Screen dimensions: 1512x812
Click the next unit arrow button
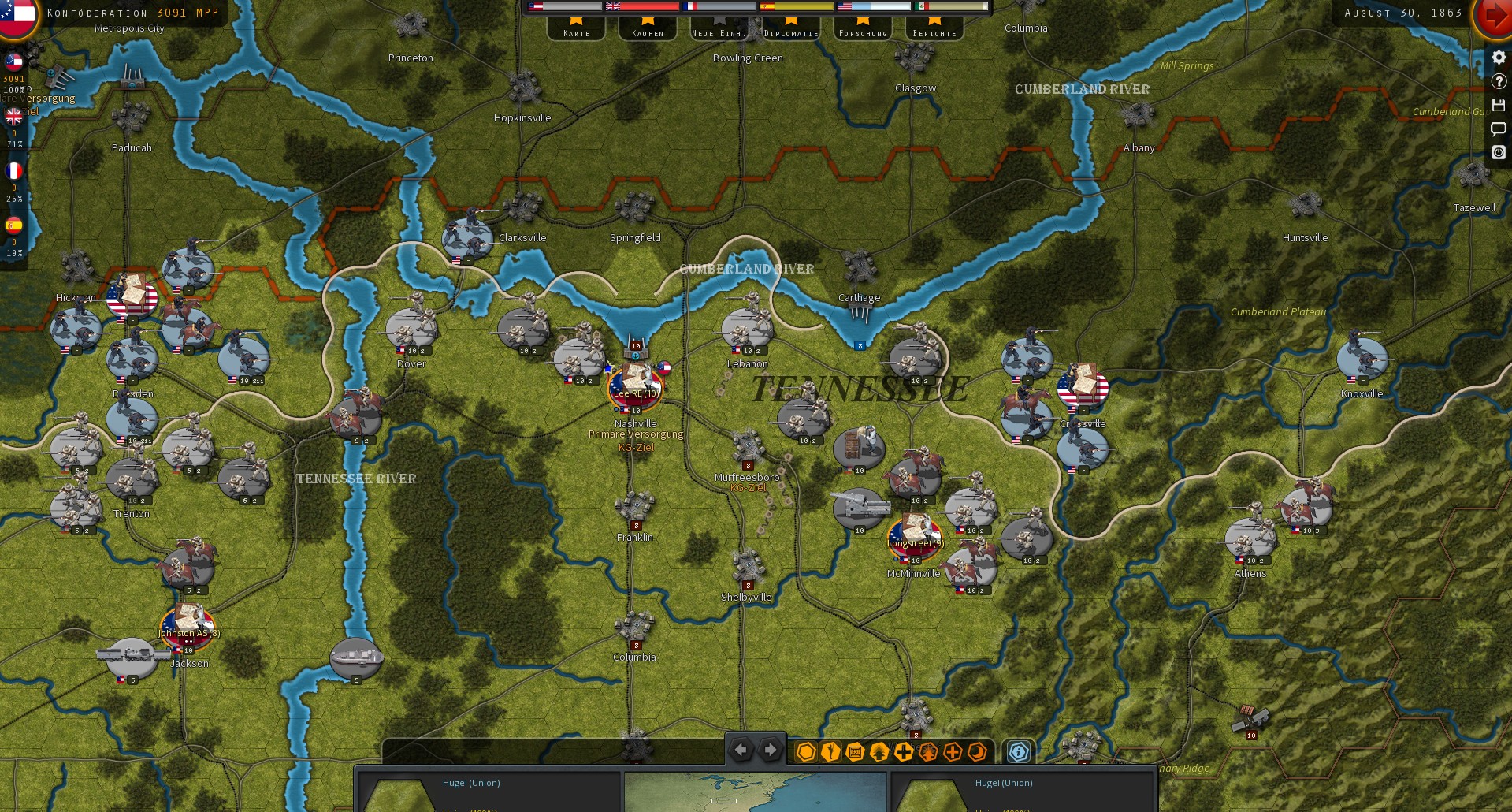(x=769, y=750)
